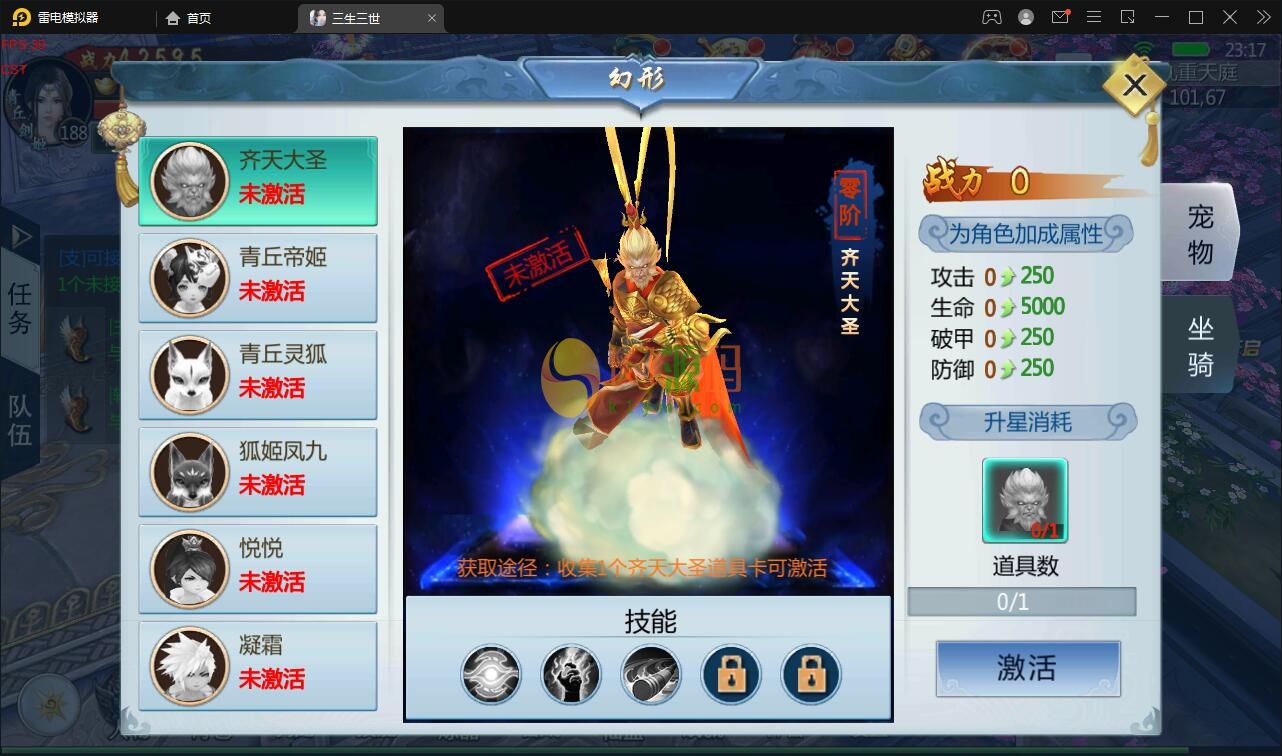Switch to the 坐骑 tab

point(1200,344)
